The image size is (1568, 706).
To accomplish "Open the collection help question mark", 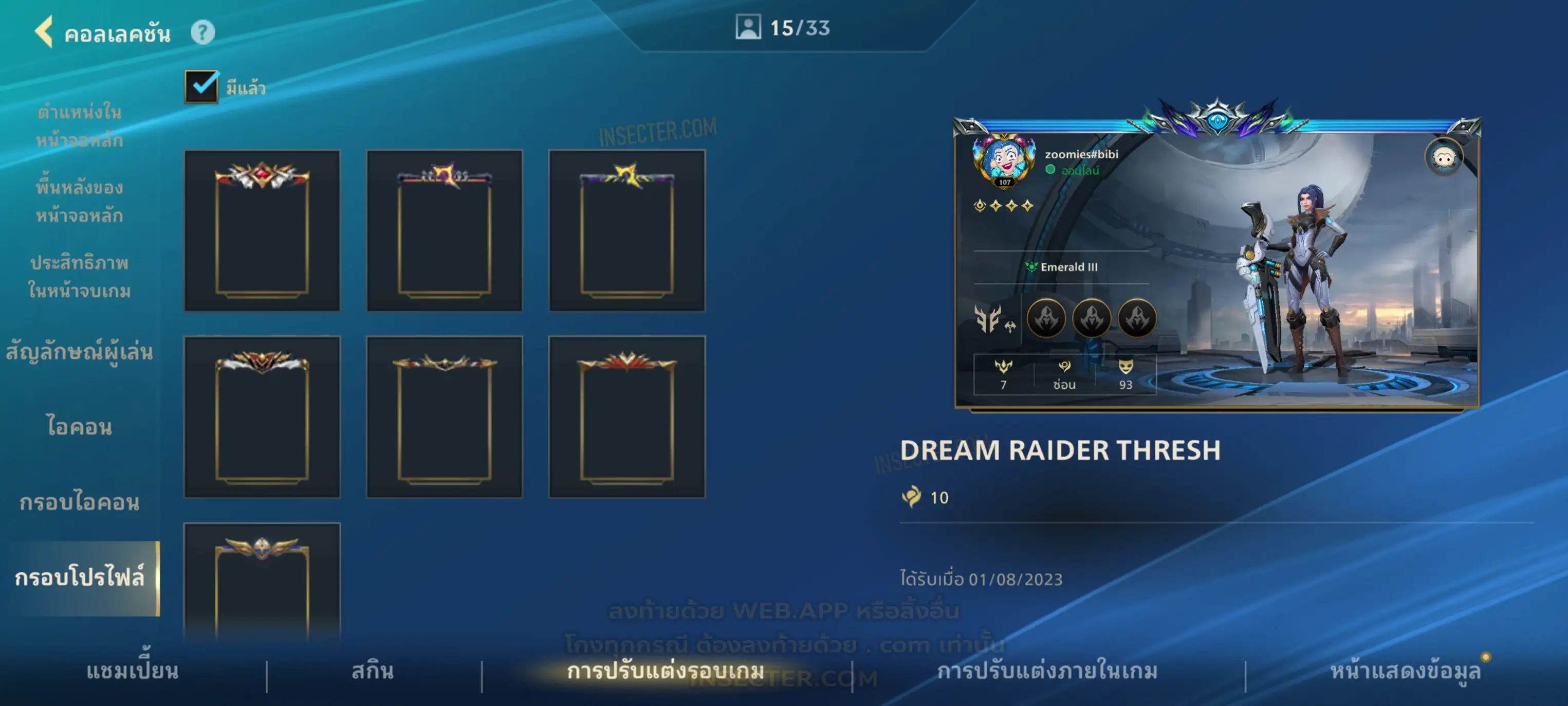I will coord(202,32).
